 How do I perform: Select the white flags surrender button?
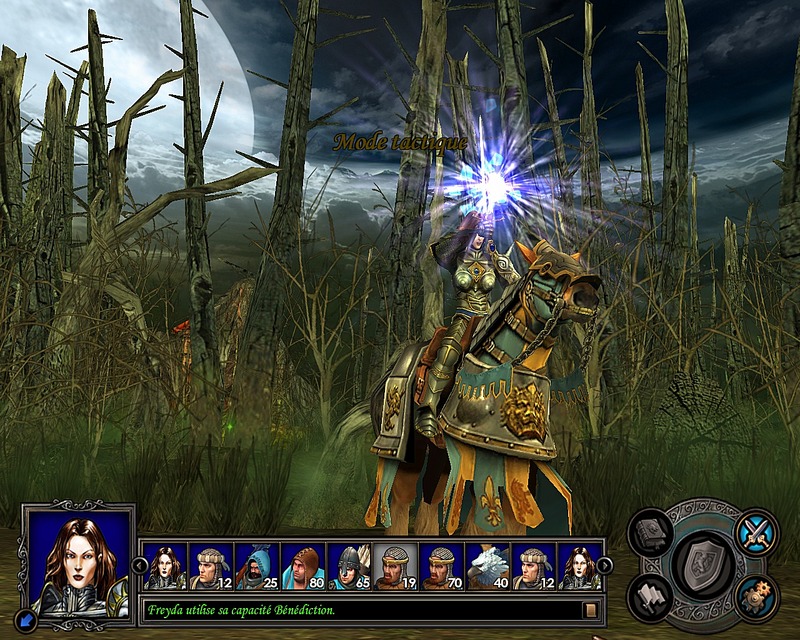(x=651, y=598)
